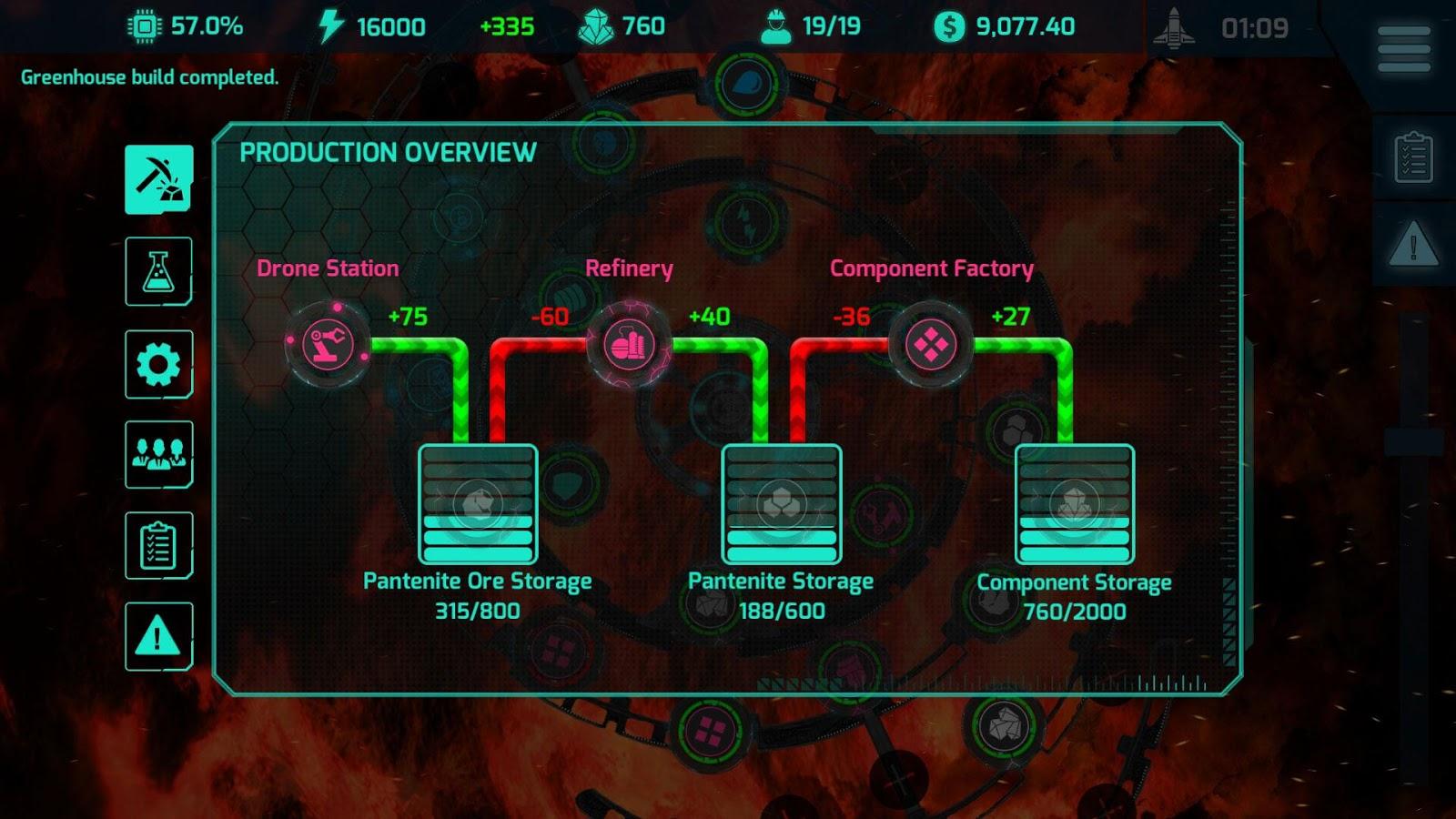Click the rocket launch timer icon
Screen dimensions: 1456x819
1174,27
